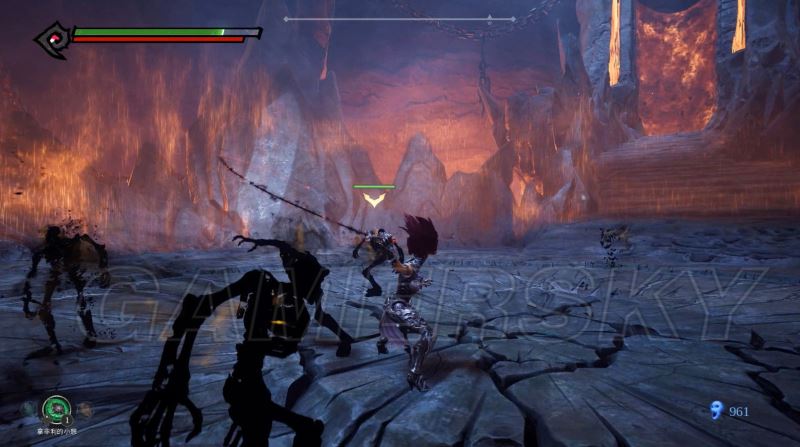Click the blue soul currency icon
The height and width of the screenshot is (447, 800).
[x=714, y=410]
